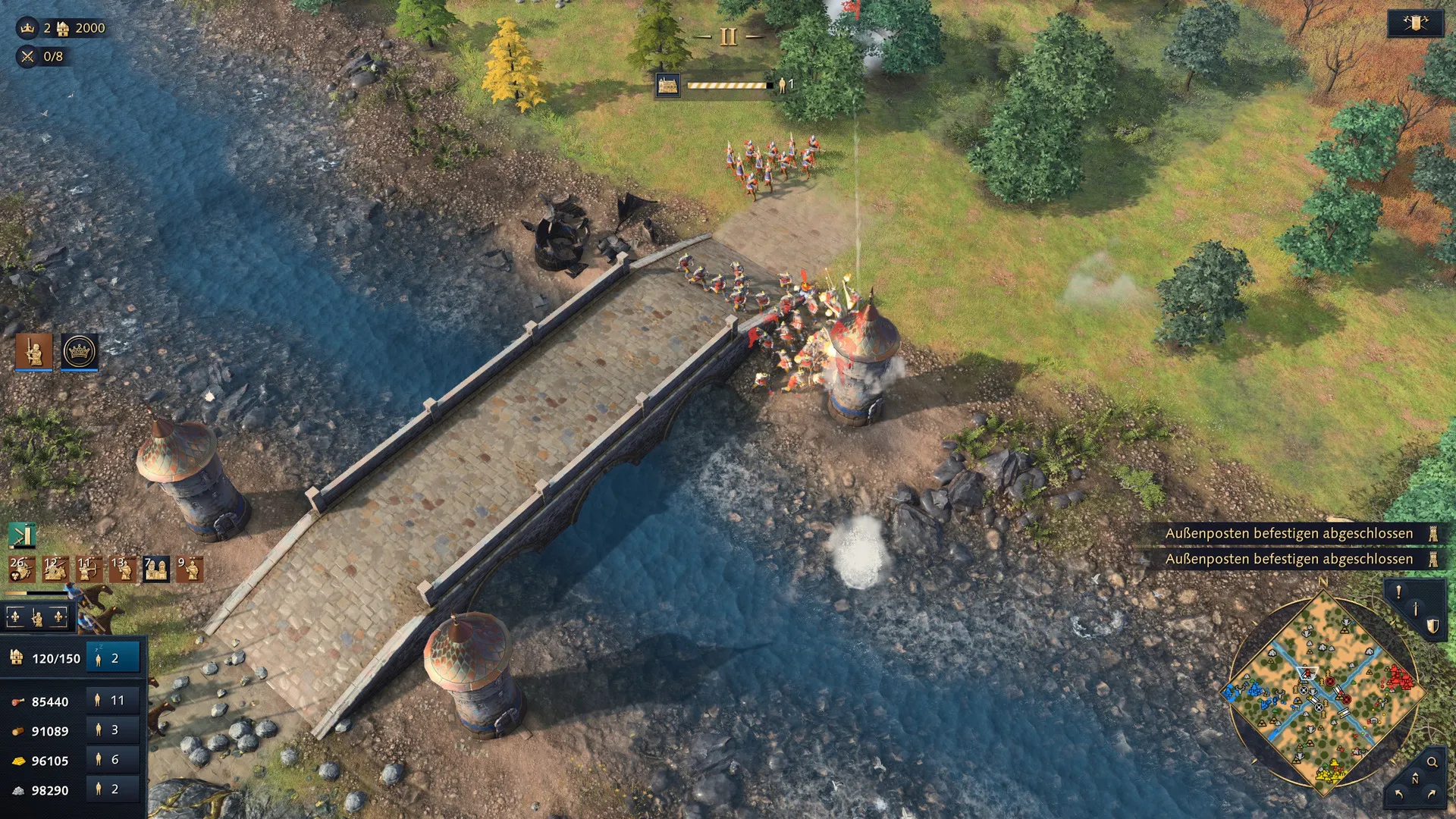Open the menu button with crossed swords
The height and width of the screenshot is (819, 1456).
click(1415, 24)
